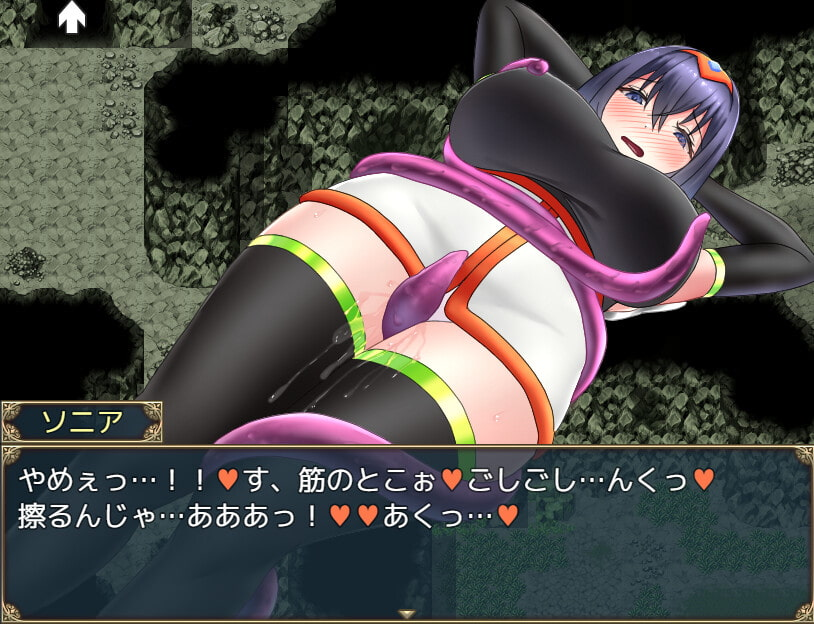Click the white up arrow icon
814x624 pixels.
70,16
